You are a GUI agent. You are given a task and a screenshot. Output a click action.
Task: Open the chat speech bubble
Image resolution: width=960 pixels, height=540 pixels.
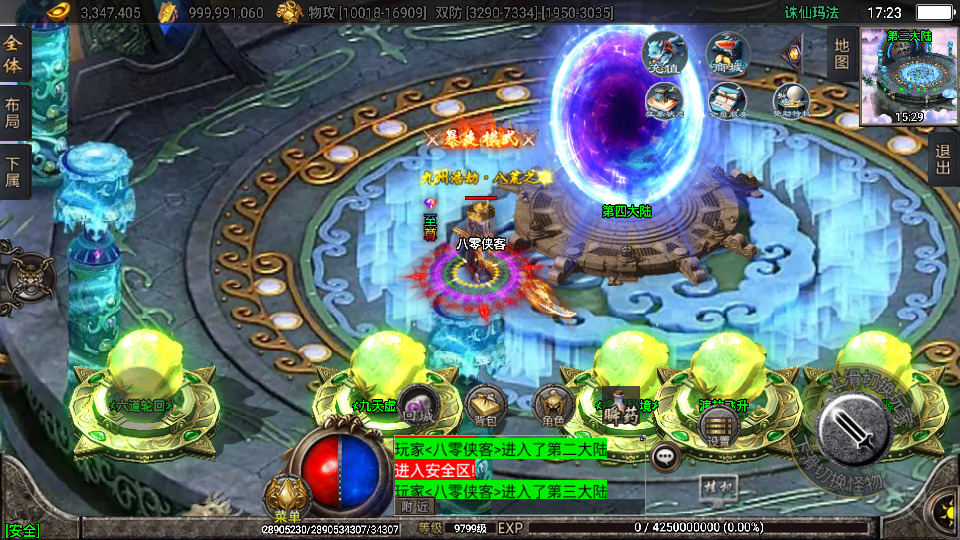(665, 457)
